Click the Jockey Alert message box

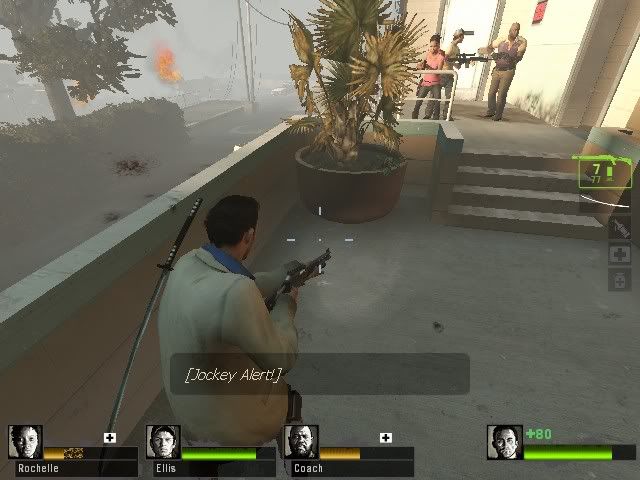pos(319,374)
